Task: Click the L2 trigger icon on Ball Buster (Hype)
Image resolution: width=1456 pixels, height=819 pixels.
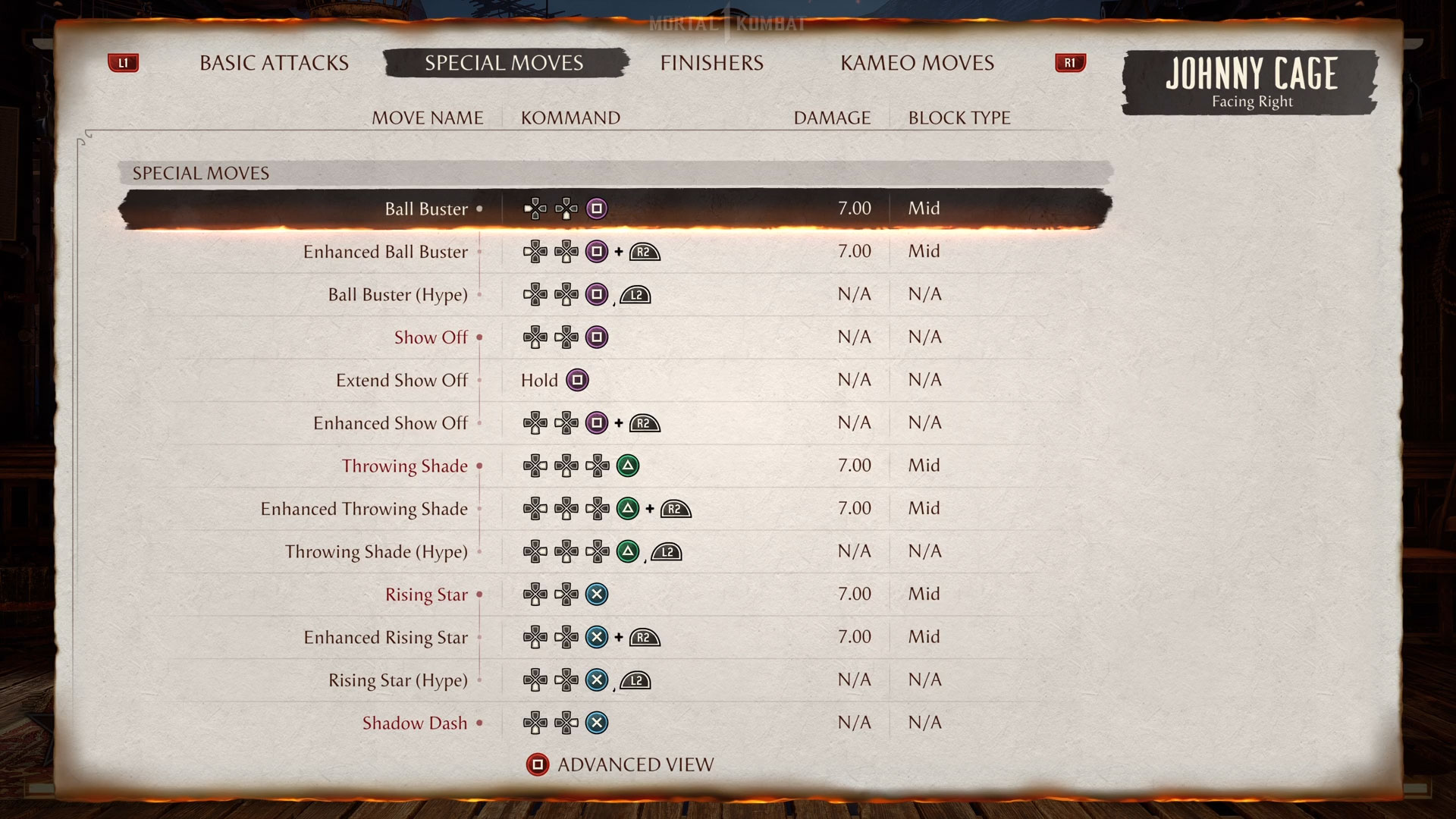Action: [x=635, y=295]
